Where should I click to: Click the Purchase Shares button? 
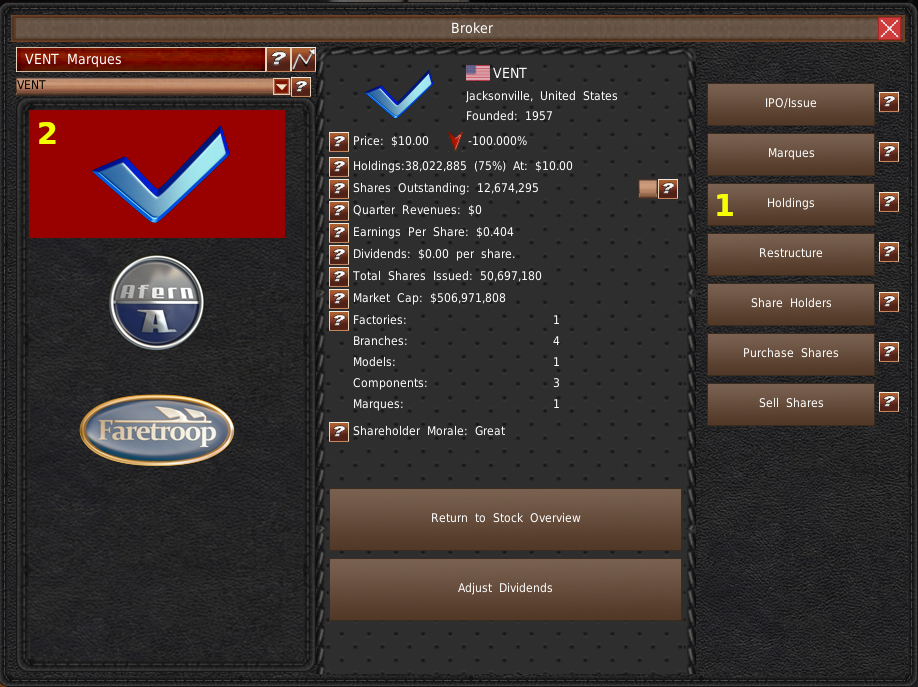pos(790,353)
